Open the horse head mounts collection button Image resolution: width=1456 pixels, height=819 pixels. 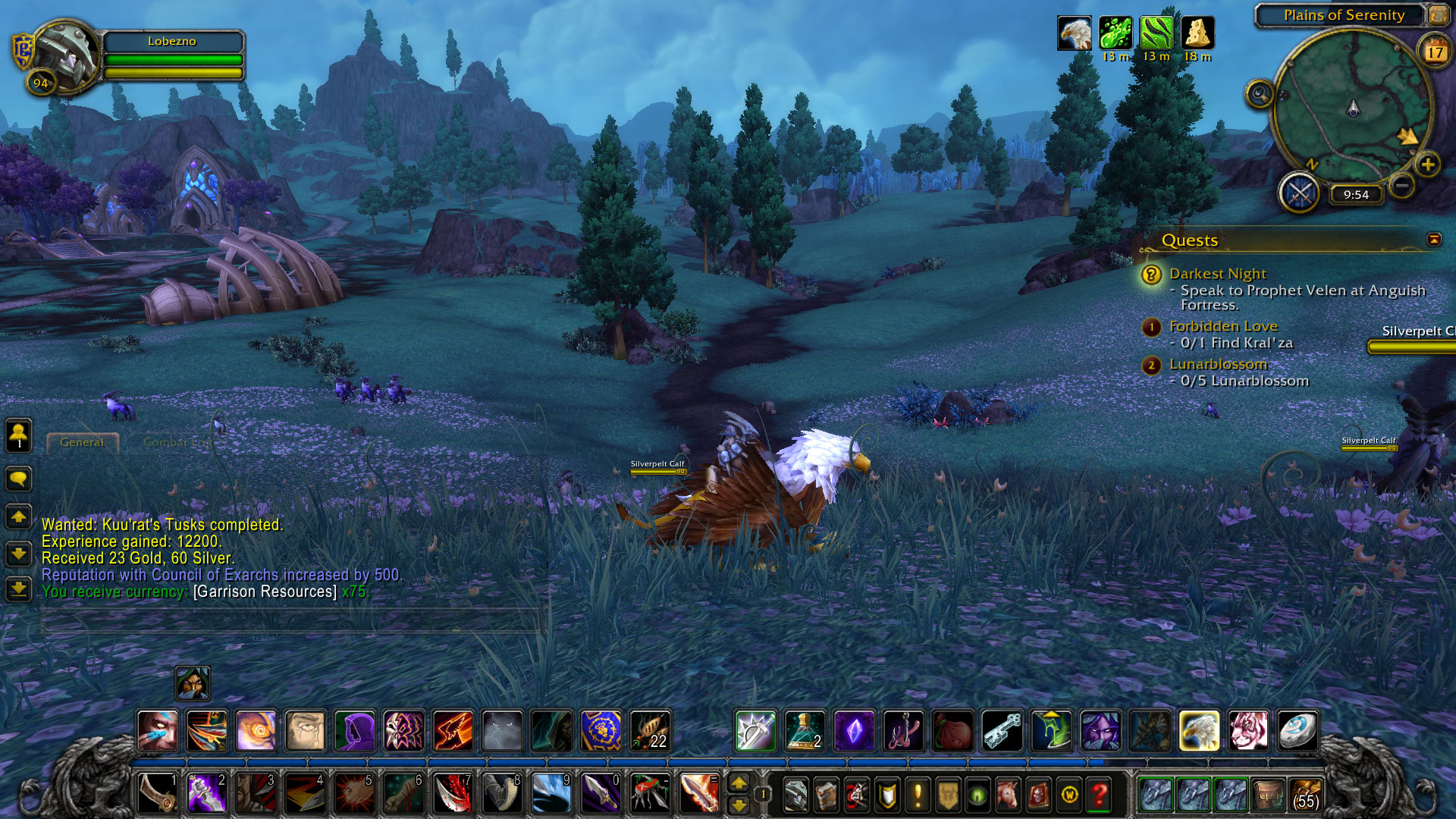pyautogui.click(x=1008, y=795)
